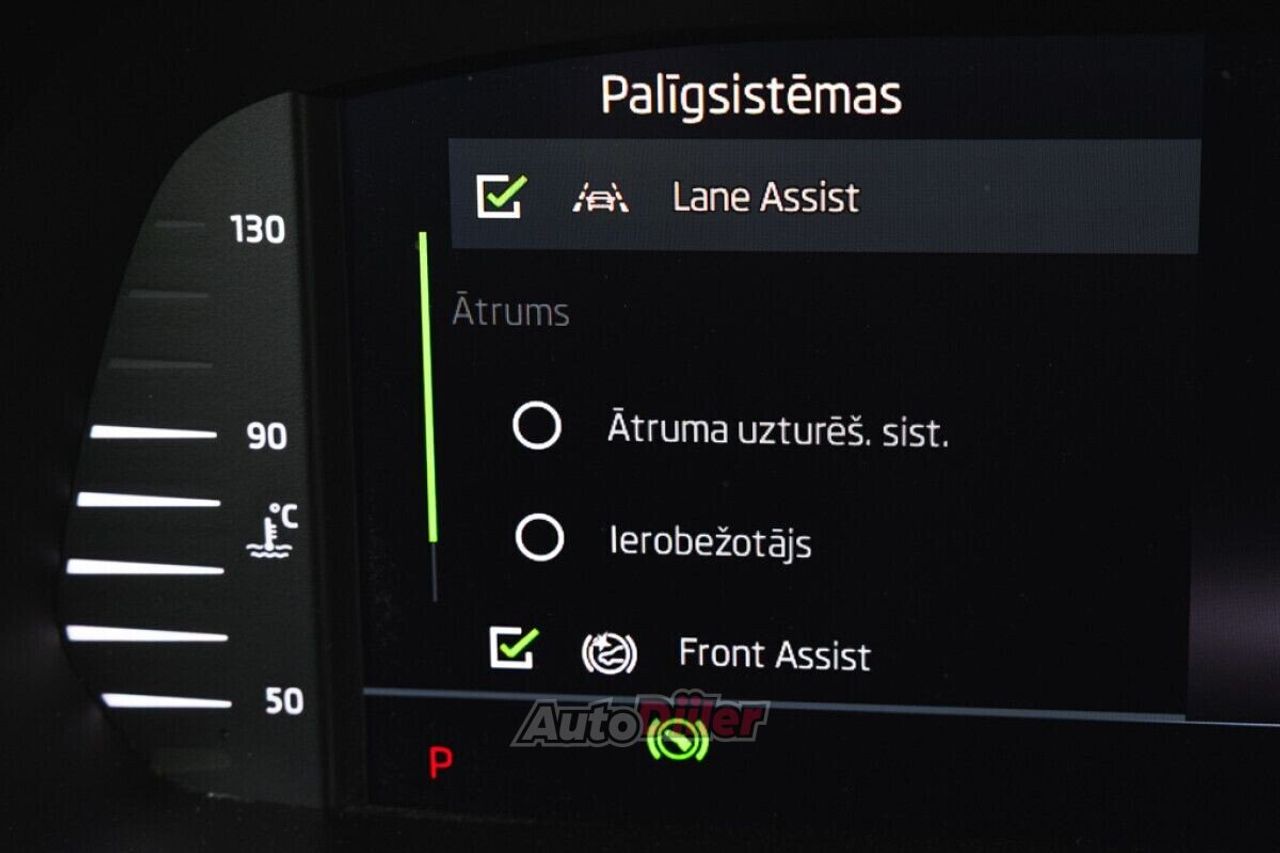Select the Ātruma uzturēš. sist. radio option
The width and height of the screenshot is (1280, 853).
pos(537,426)
